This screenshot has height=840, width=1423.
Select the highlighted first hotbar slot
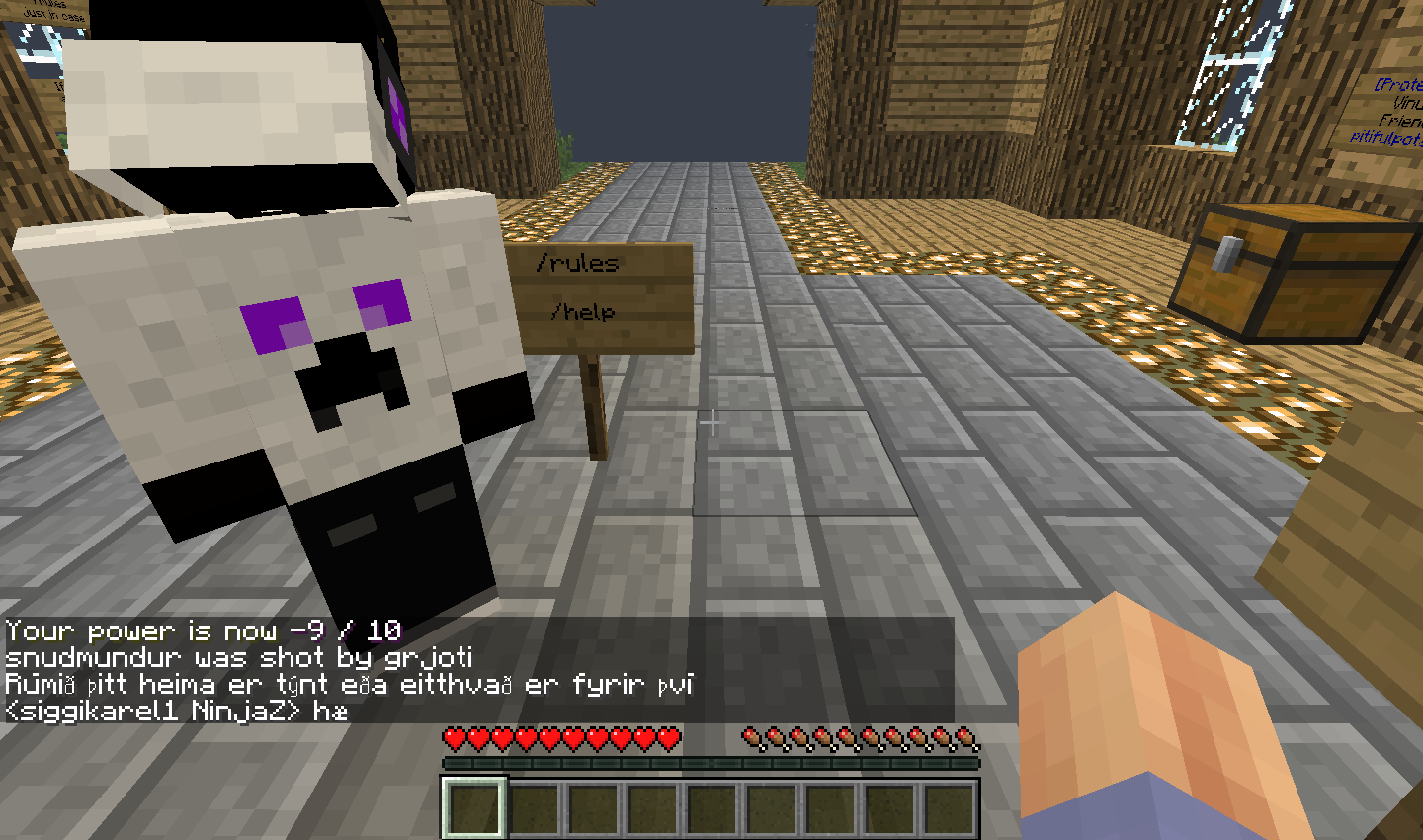(x=474, y=807)
